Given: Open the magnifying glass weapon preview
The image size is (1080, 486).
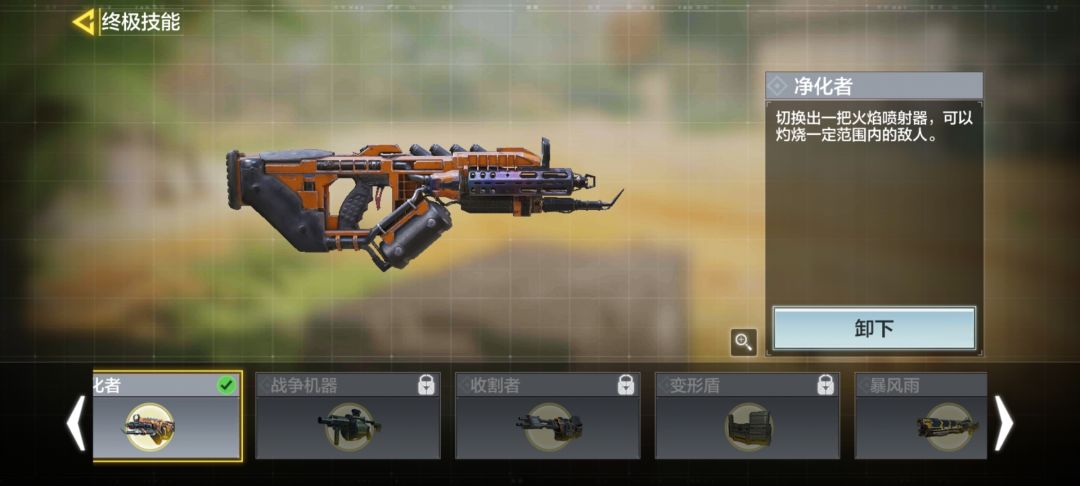Looking at the screenshot, I should click(743, 343).
